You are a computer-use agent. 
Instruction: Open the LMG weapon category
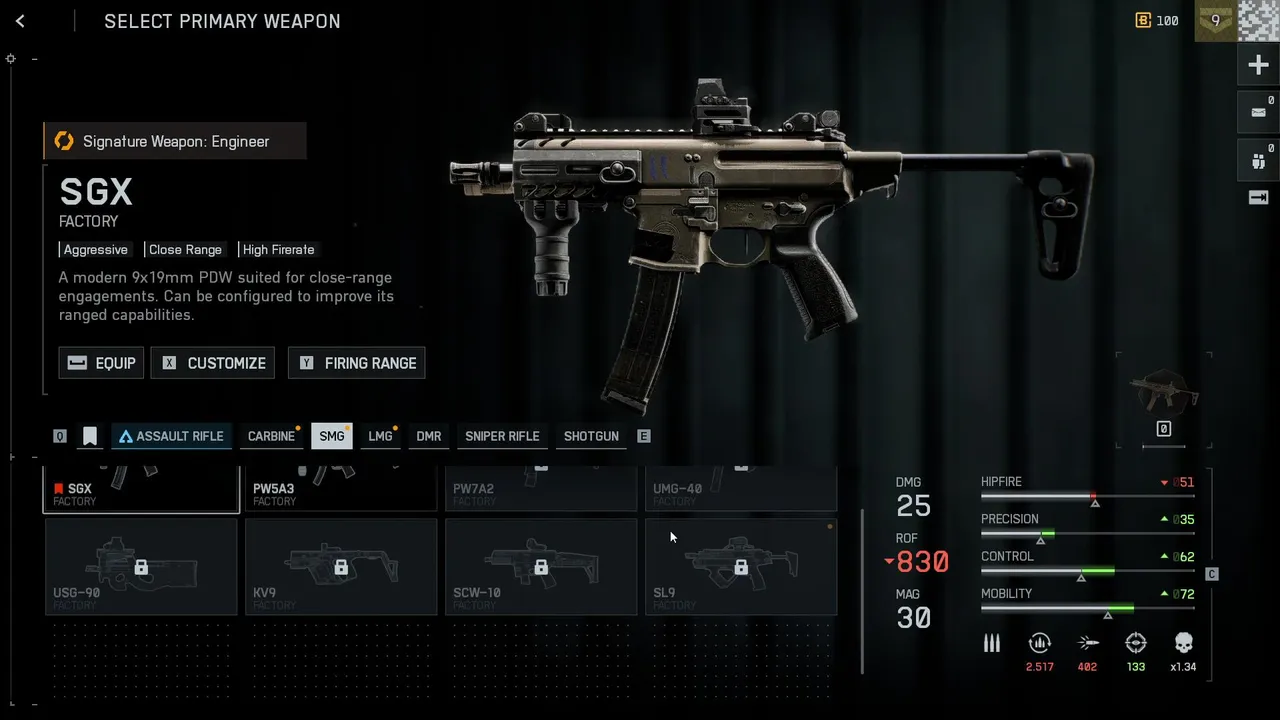[380, 436]
